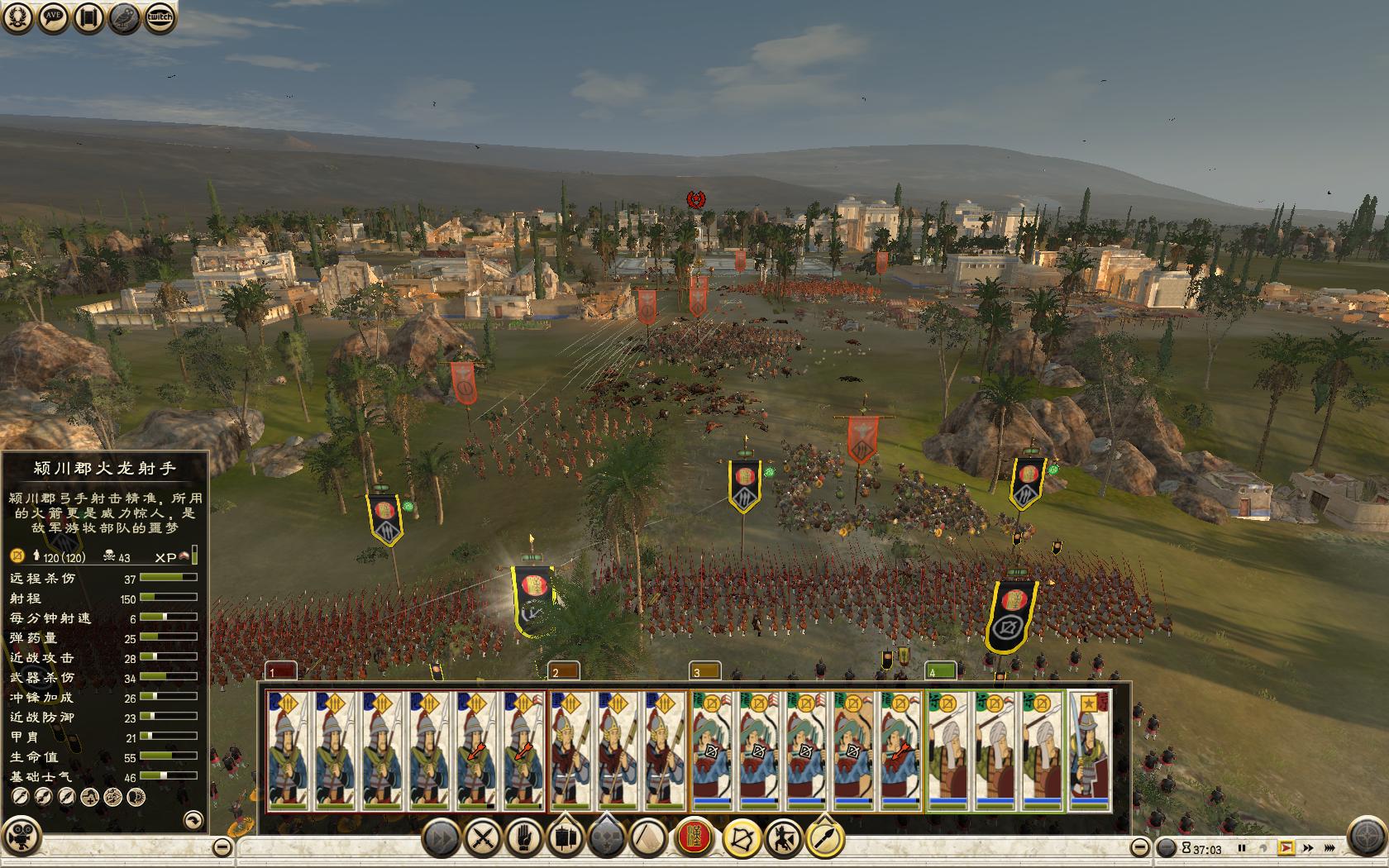The image size is (1389, 868).
Task: Set battle speed to double fast-forward
Action: coord(1308,848)
